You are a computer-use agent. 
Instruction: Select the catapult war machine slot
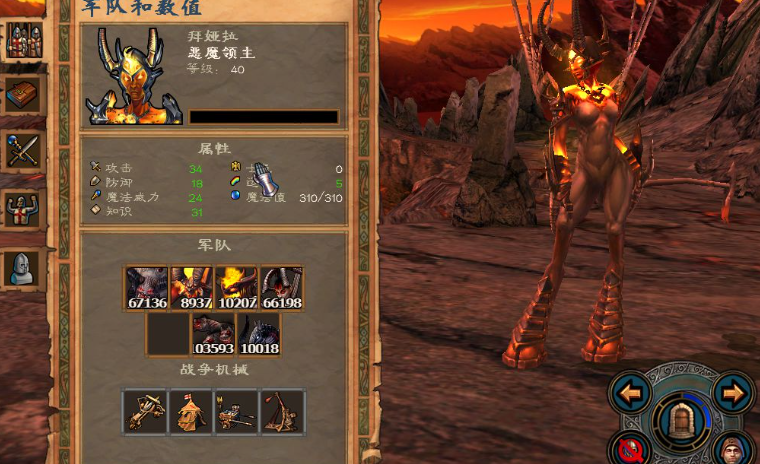click(x=282, y=411)
